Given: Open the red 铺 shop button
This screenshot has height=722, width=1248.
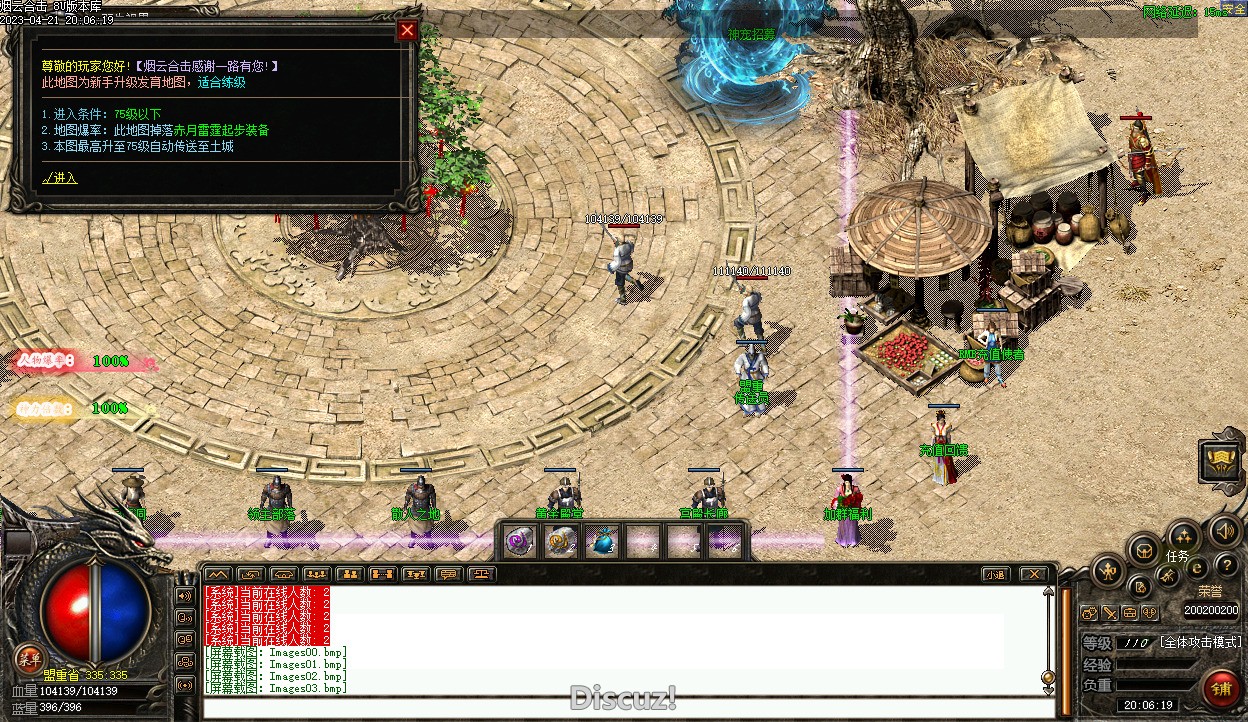Looking at the screenshot, I should pyautogui.click(x=1221, y=689).
